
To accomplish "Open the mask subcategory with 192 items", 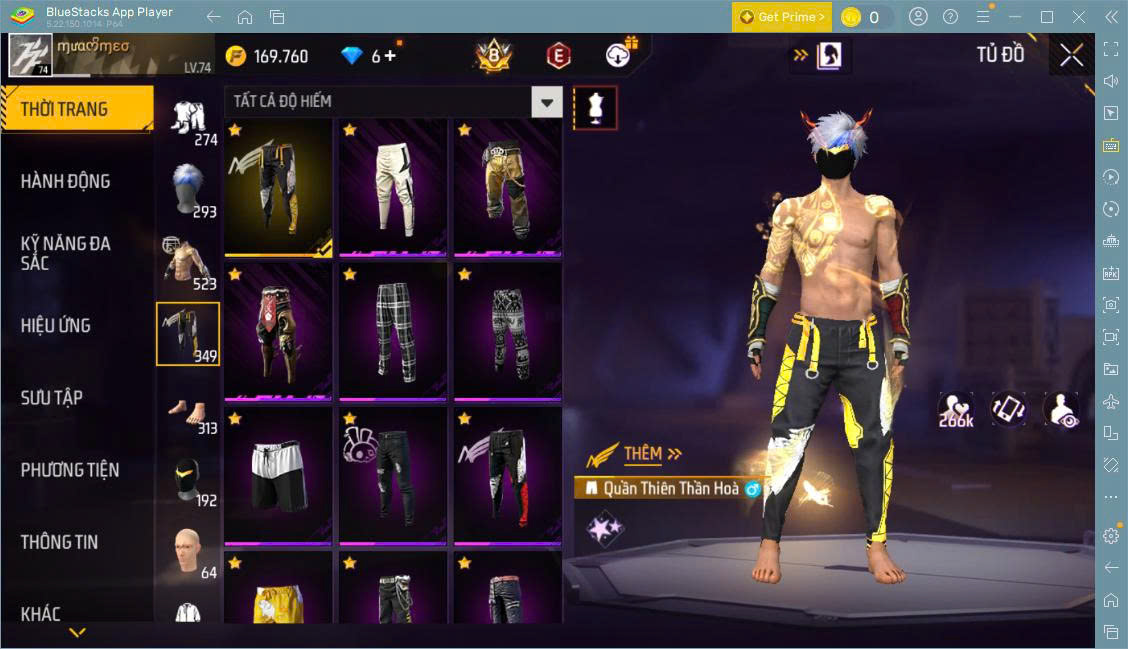I will (187, 482).
